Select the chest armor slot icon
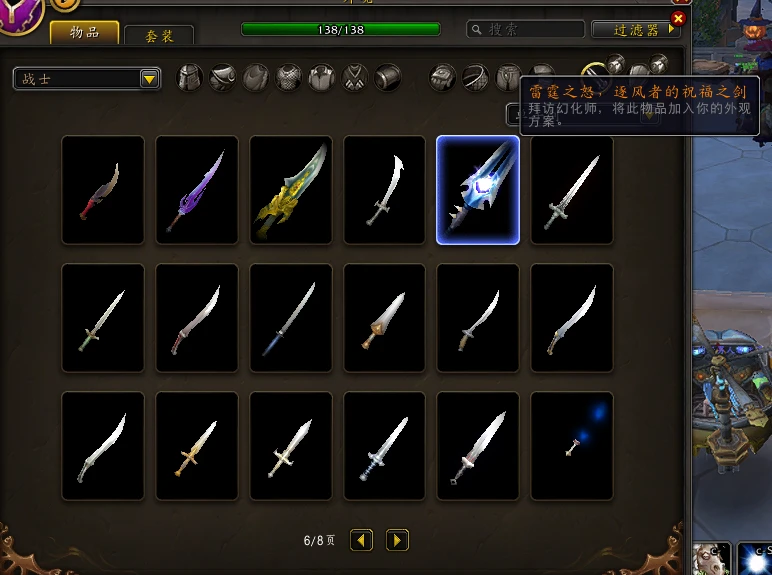The image size is (772, 575). pos(289,77)
